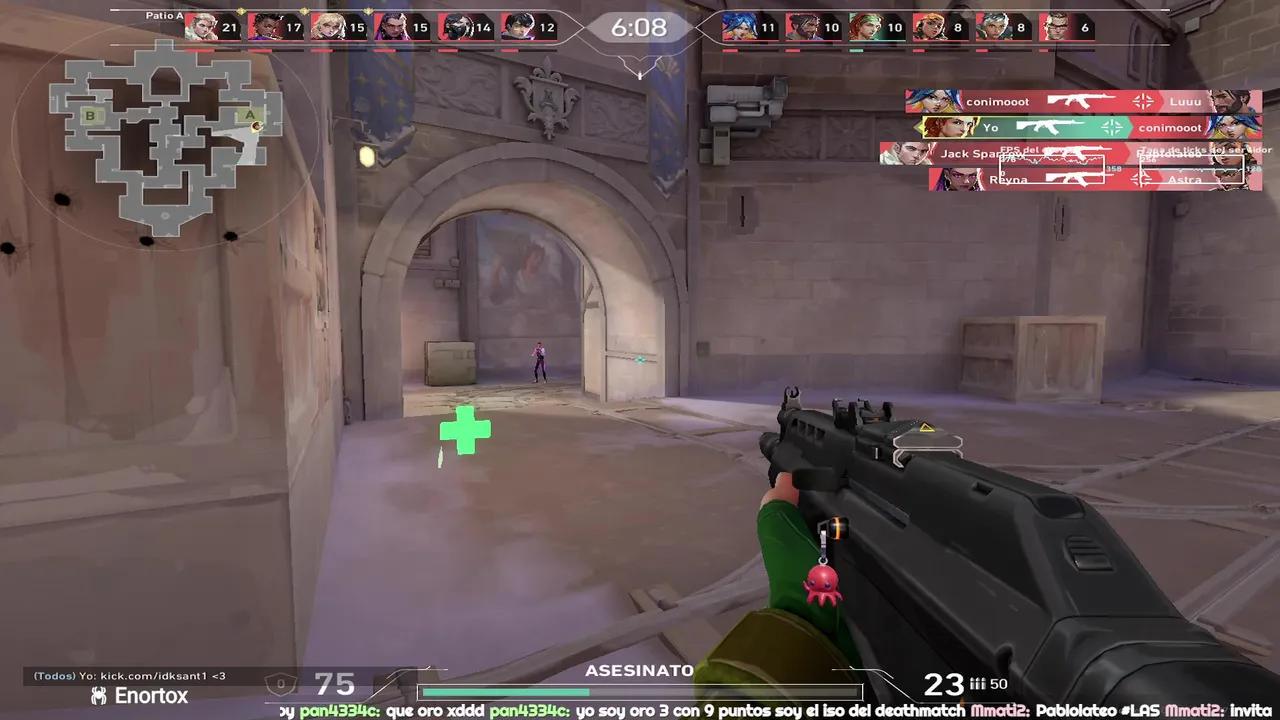This screenshot has width=1280, height=720.
Task: Toggle the B site marker on the minimap
Action: (90, 116)
